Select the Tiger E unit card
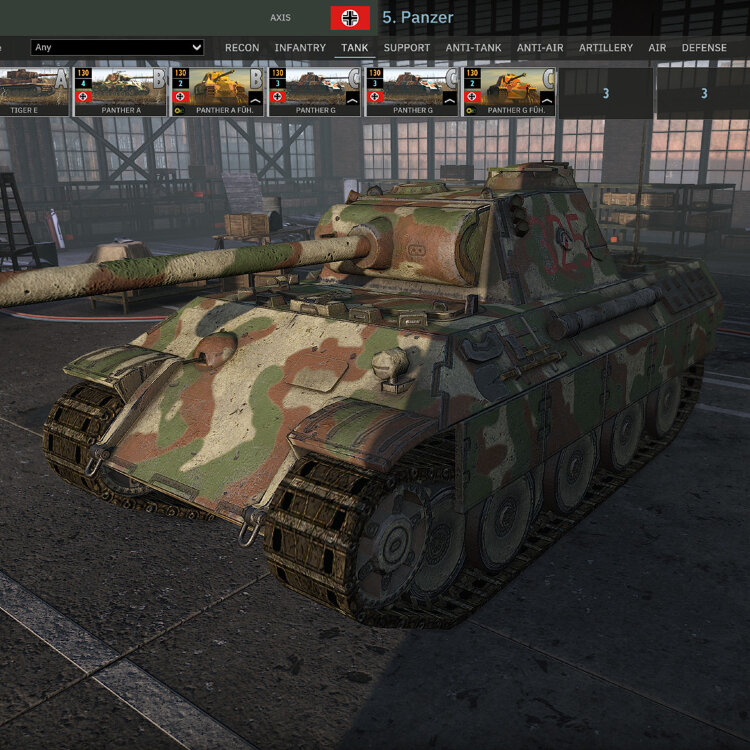The image size is (750, 750). pyautogui.click(x=33, y=91)
